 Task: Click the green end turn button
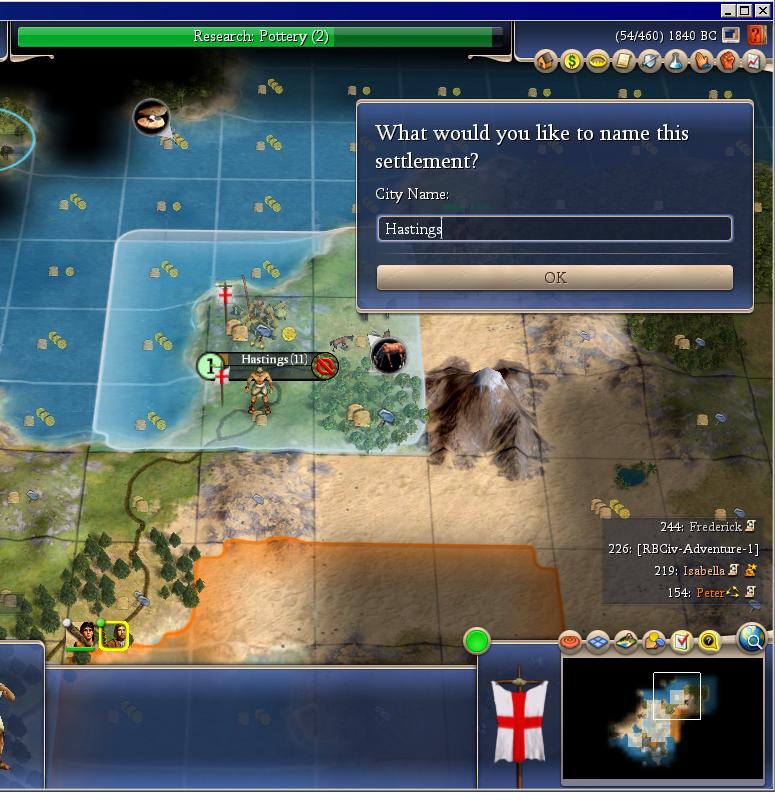477,641
